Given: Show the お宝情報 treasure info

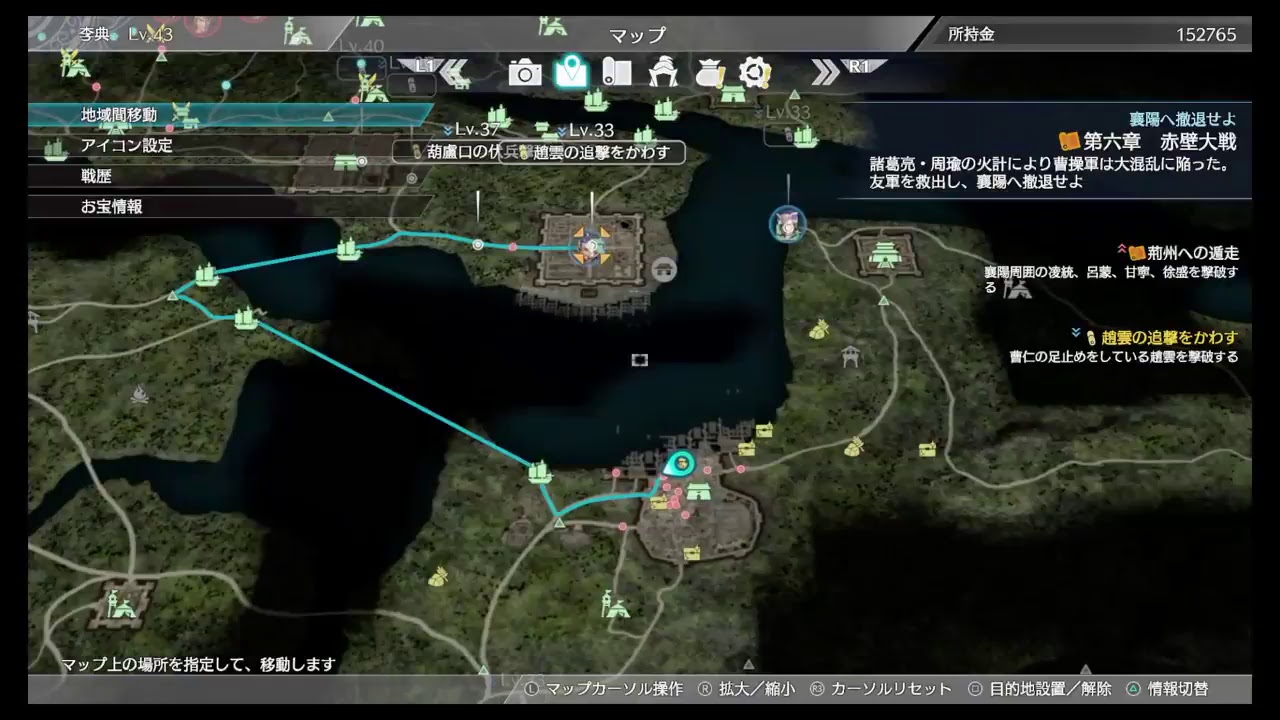Looking at the screenshot, I should [112, 207].
